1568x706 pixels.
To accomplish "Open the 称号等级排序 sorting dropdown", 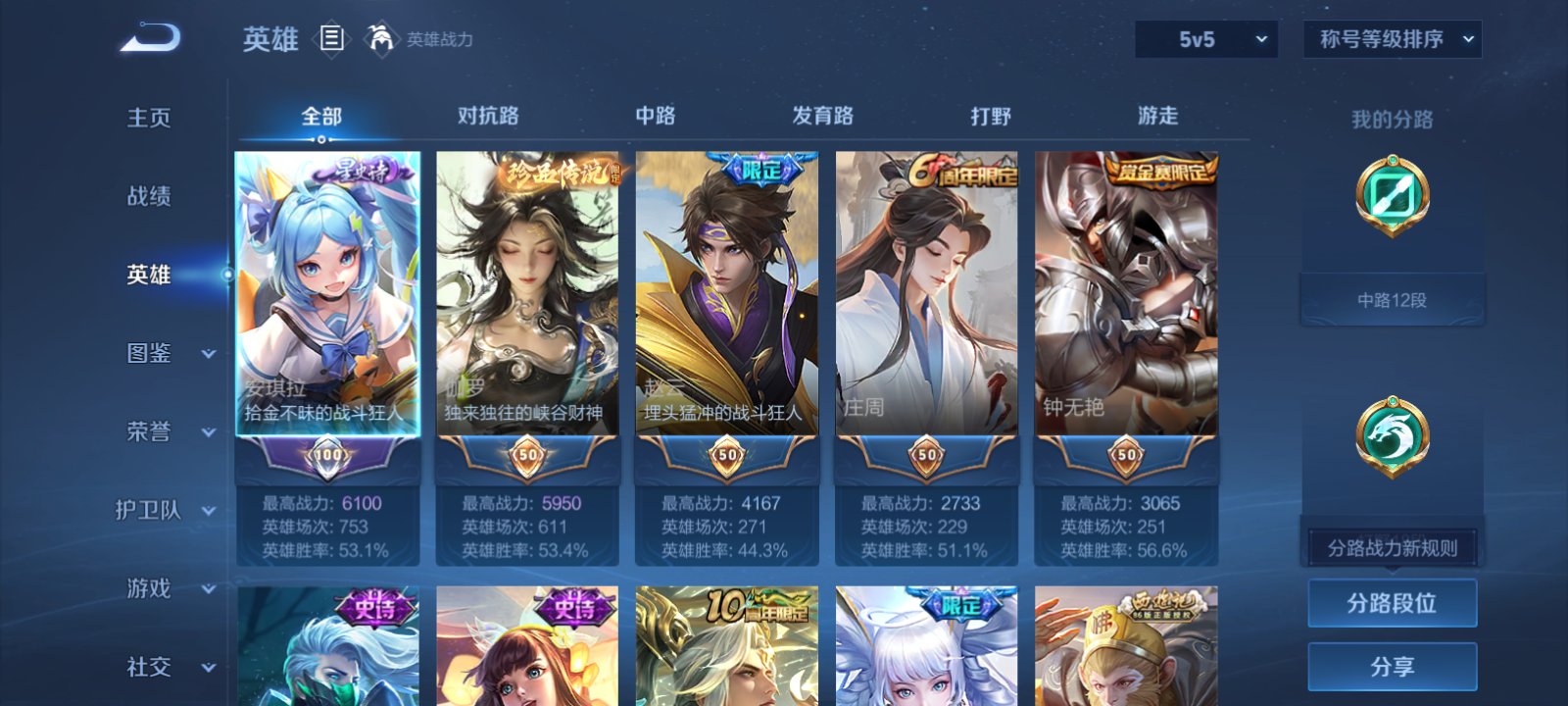I will pyautogui.click(x=1392, y=39).
